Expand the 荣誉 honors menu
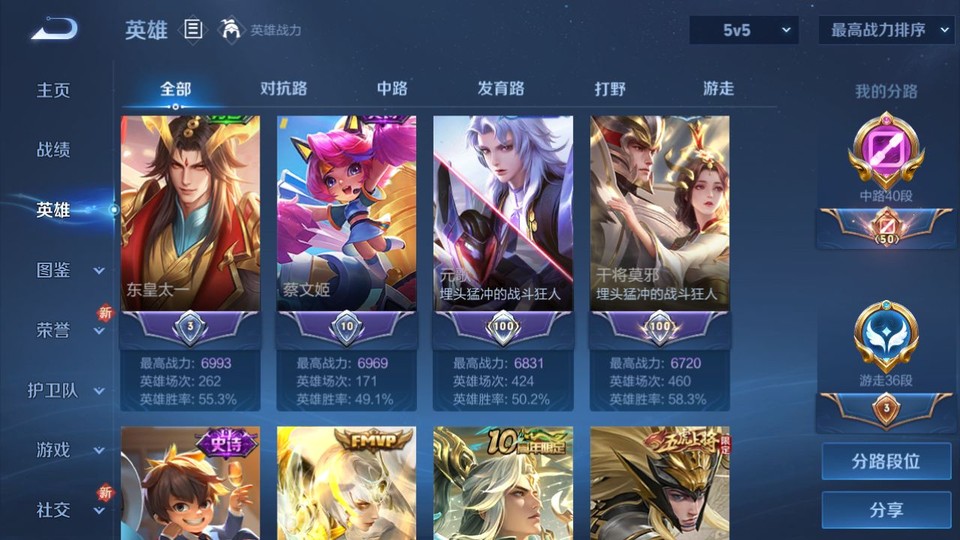The height and width of the screenshot is (540, 960). [x=68, y=330]
